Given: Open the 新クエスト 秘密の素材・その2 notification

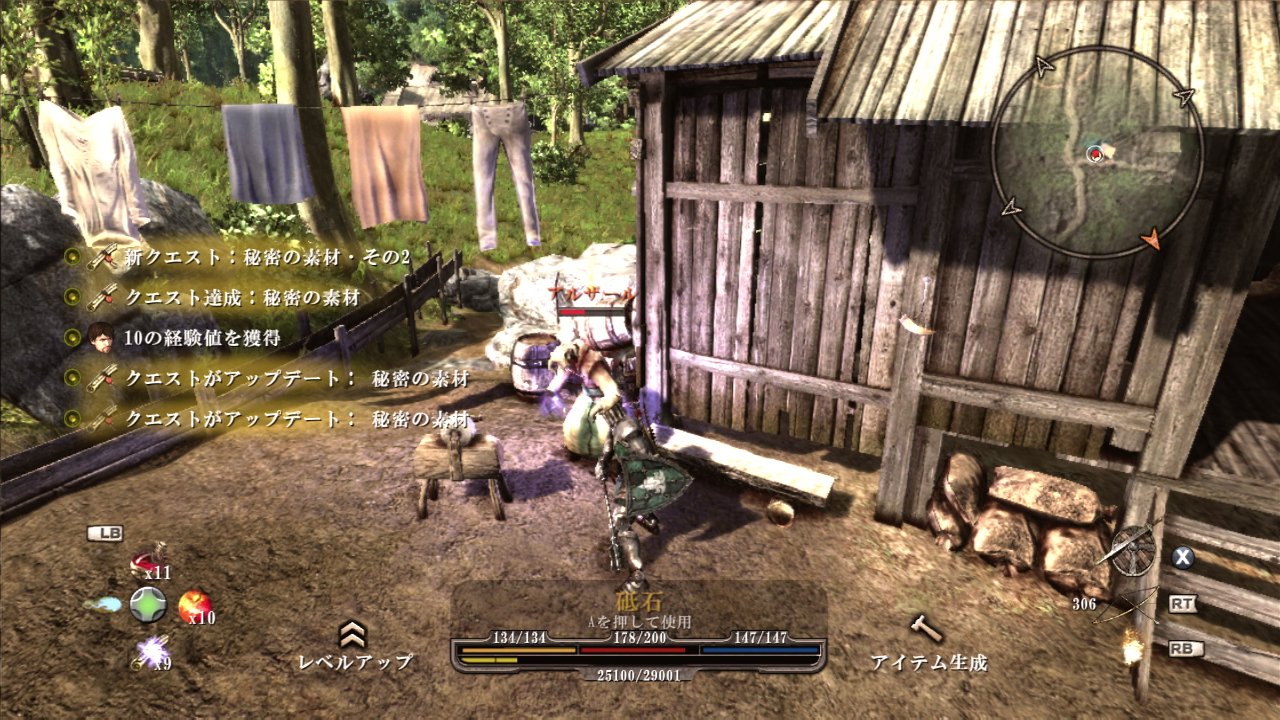Looking at the screenshot, I should pyautogui.click(x=267, y=257).
